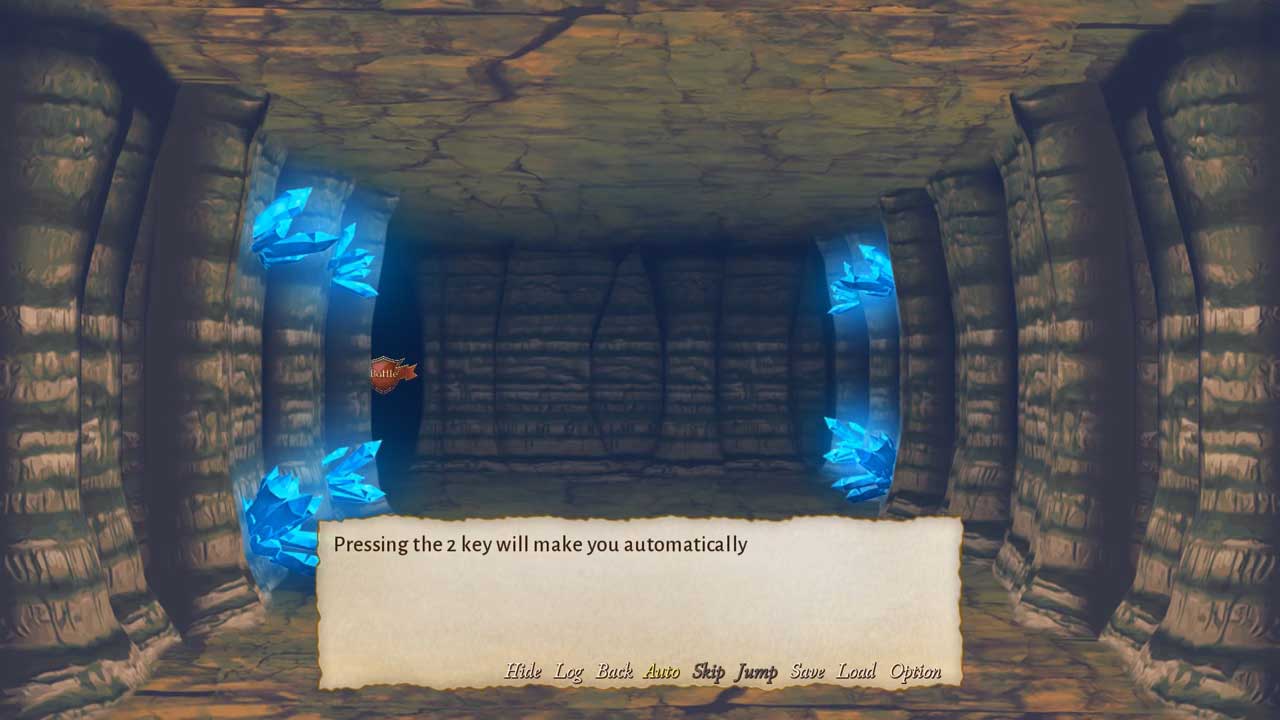
Task: Open the Save menu
Action: pos(807,672)
